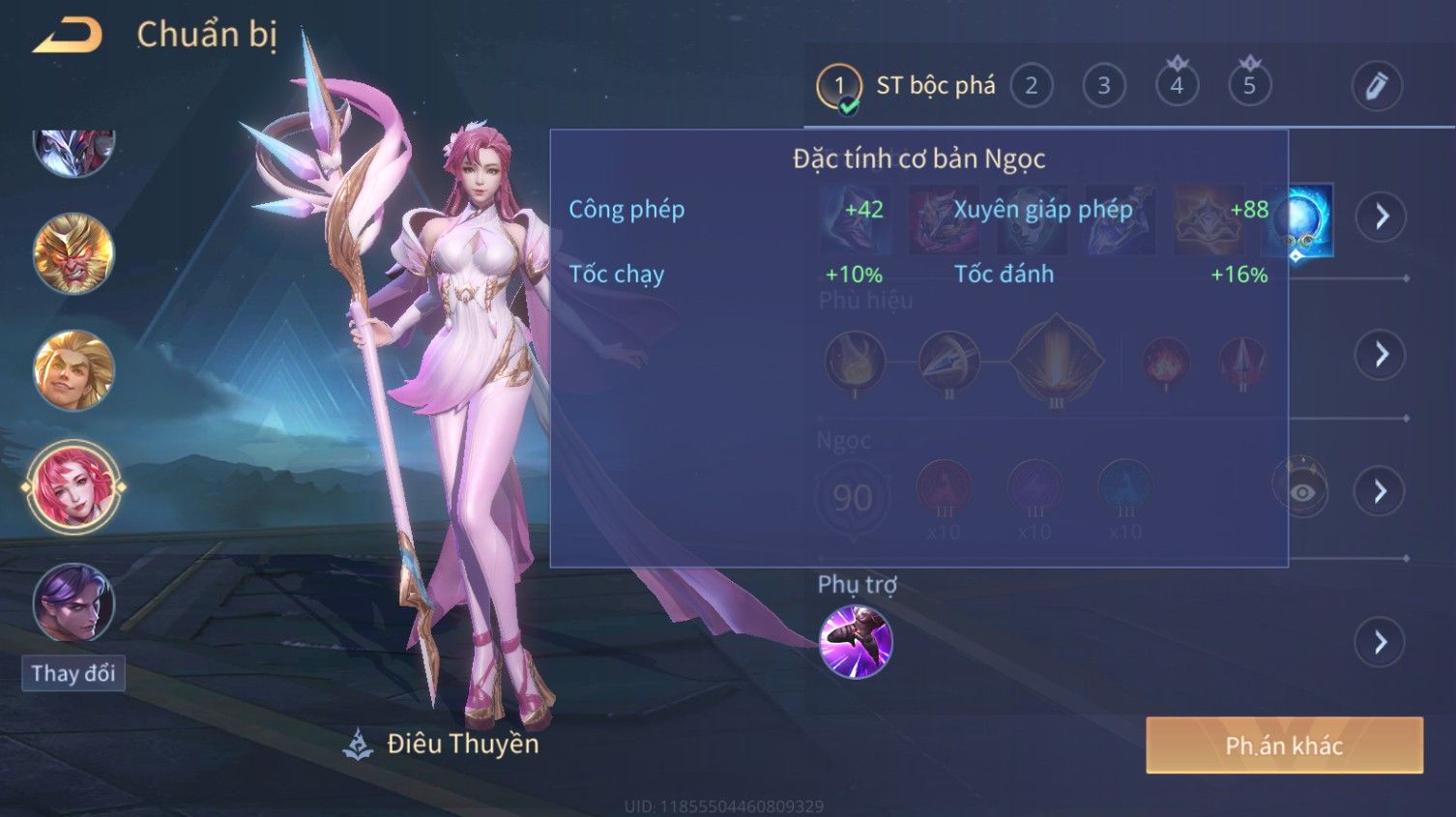Select loadout preset 1 ST bộc phá
Viewport: 1456px width, 817px height.
coord(905,87)
